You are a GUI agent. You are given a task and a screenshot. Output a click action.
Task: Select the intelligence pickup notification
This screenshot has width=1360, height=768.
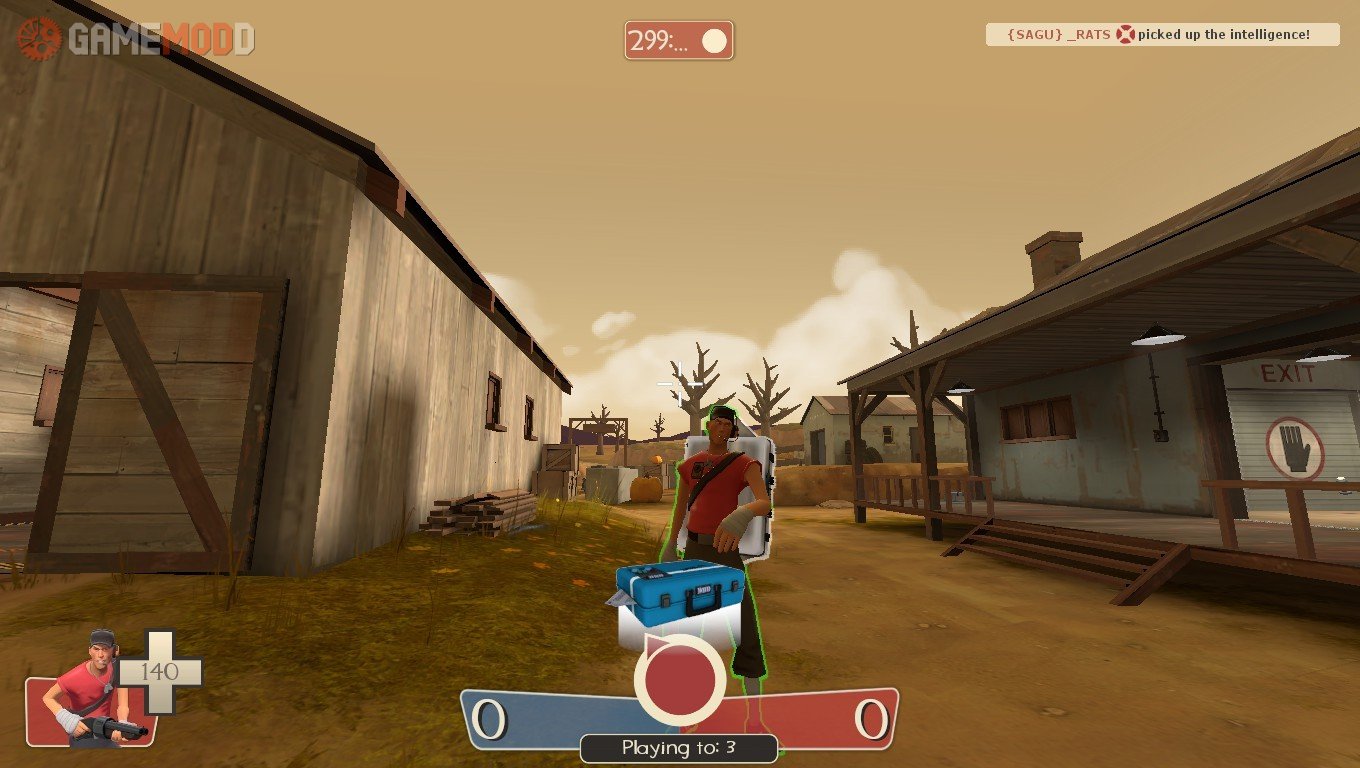(x=1162, y=35)
